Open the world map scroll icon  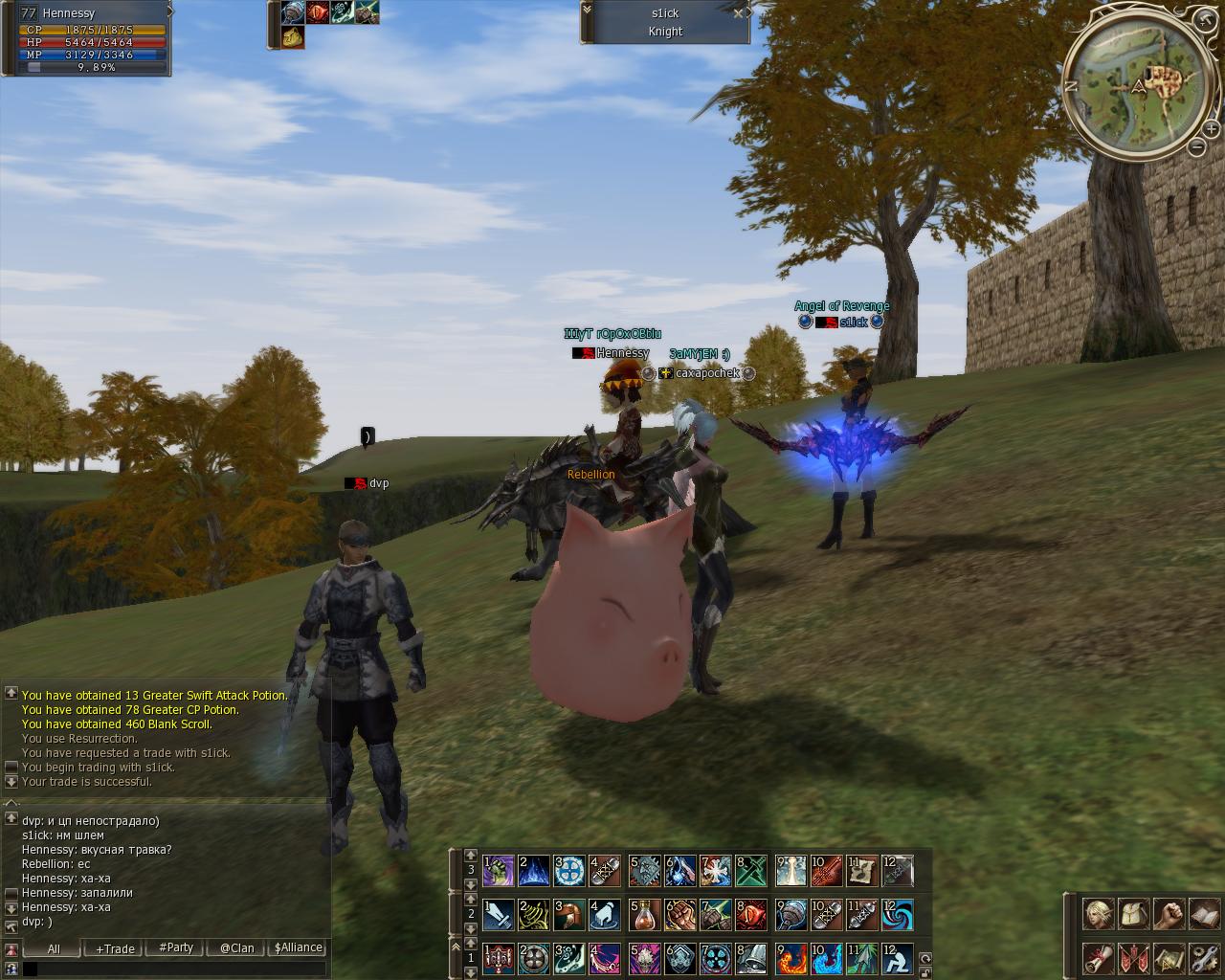pos(1169,957)
